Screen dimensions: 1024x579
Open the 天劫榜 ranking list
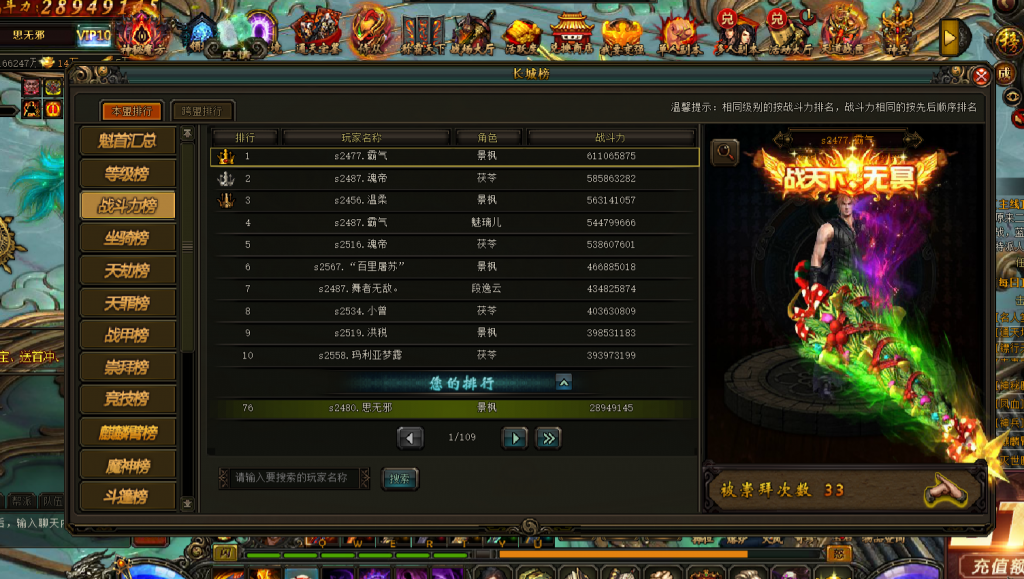(x=127, y=270)
